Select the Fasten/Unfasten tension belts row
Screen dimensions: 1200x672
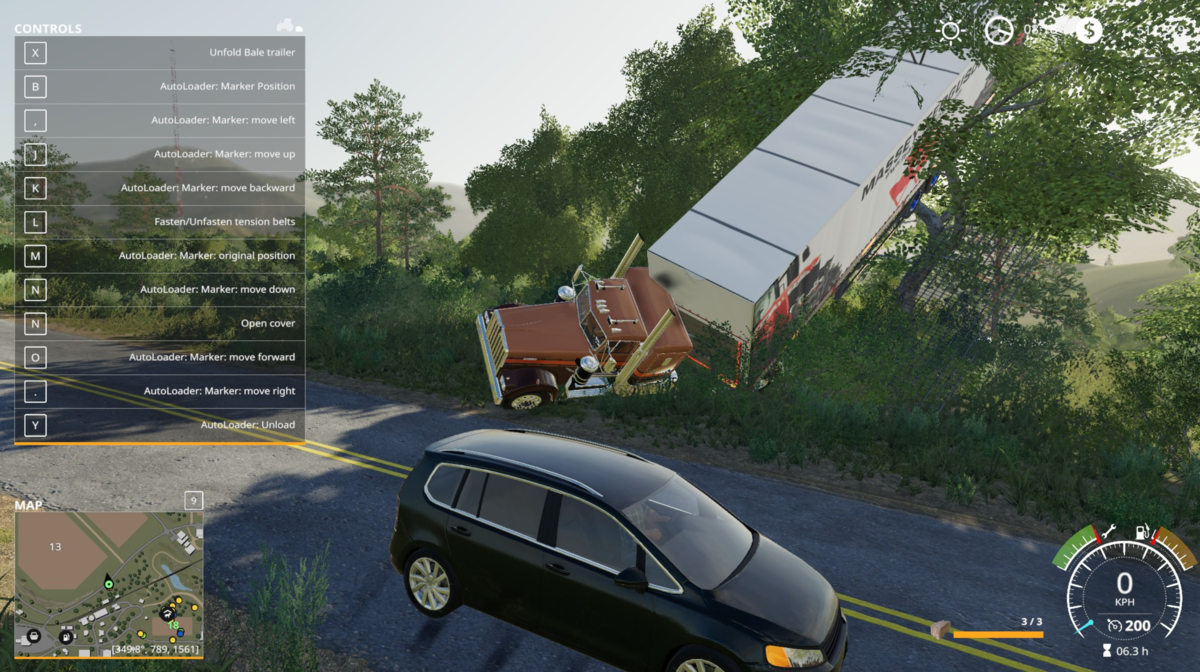160,222
